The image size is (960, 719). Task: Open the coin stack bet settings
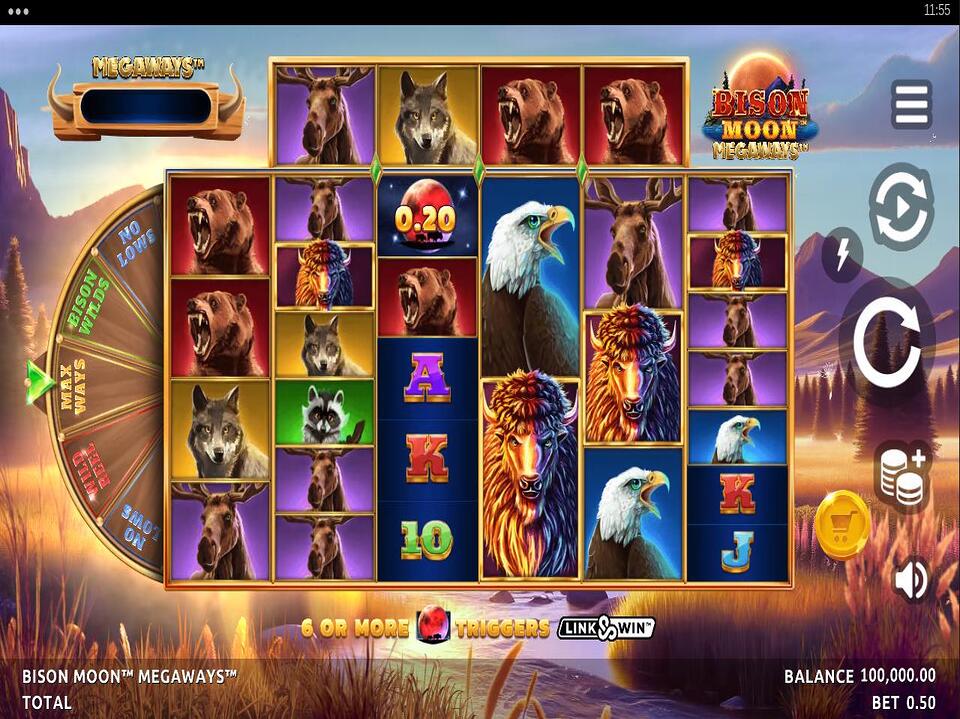pyautogui.click(x=901, y=476)
